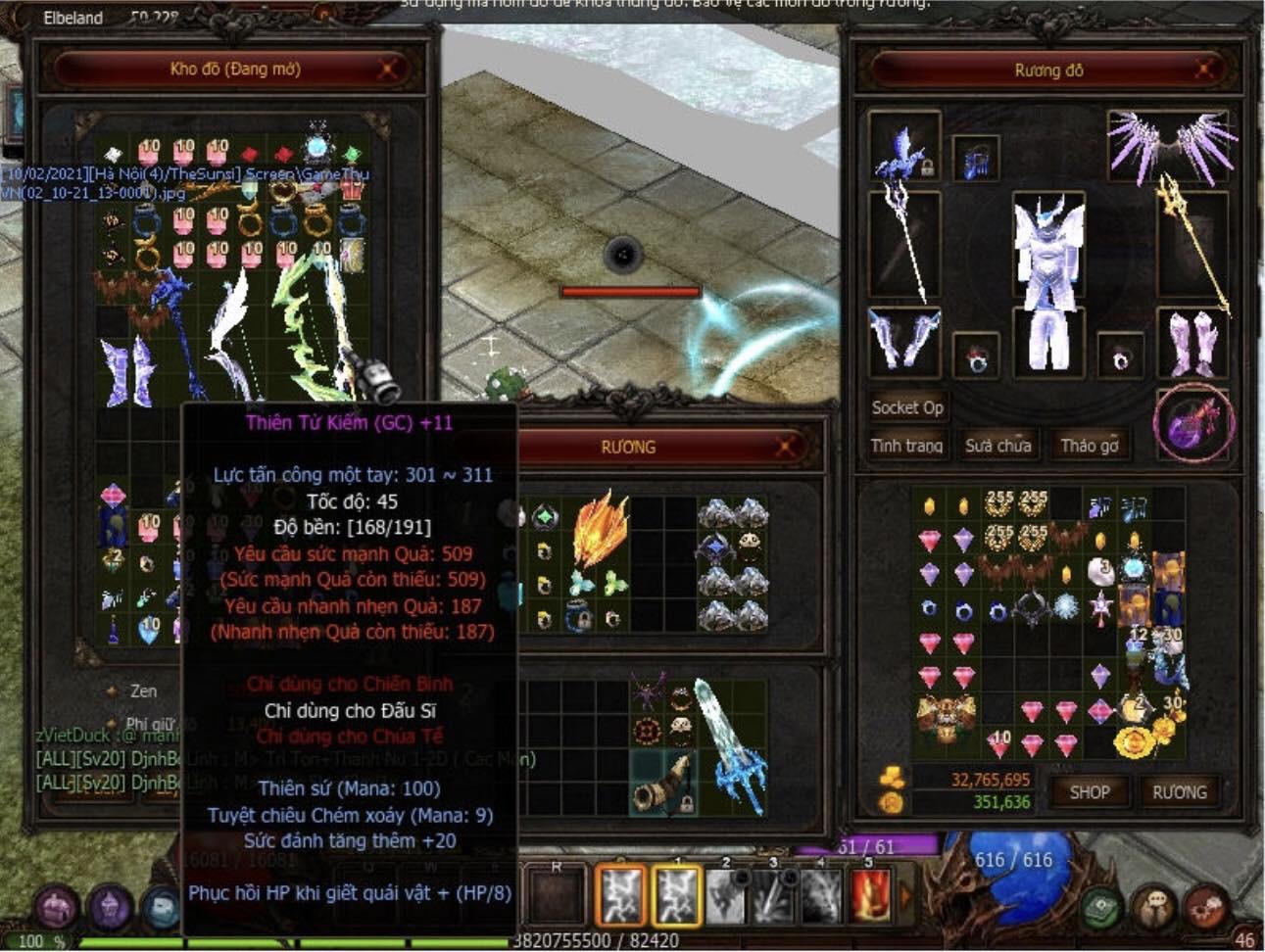Close the Rương đồ inventory panel

tap(1204, 70)
